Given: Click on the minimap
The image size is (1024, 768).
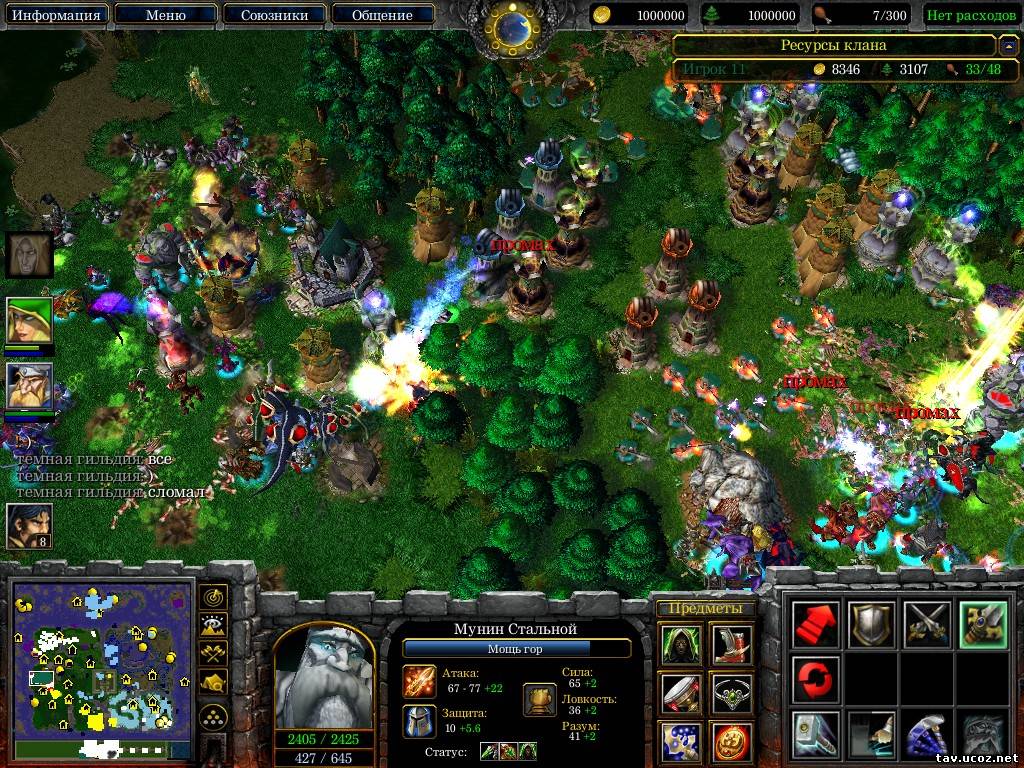Looking at the screenshot, I should [102, 664].
